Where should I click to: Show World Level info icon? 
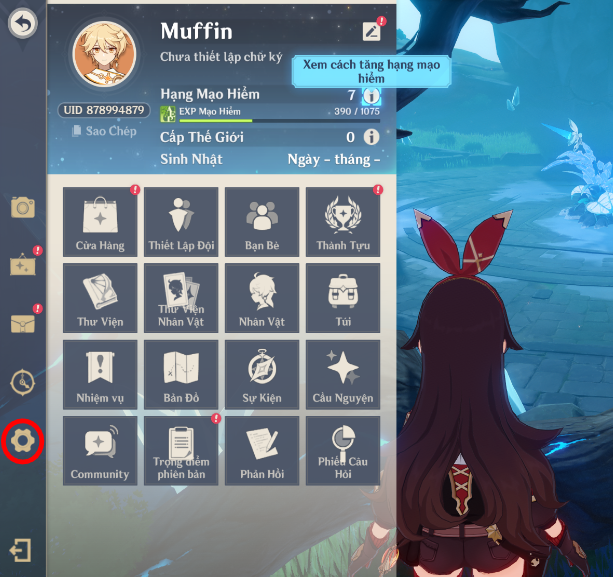click(371, 137)
